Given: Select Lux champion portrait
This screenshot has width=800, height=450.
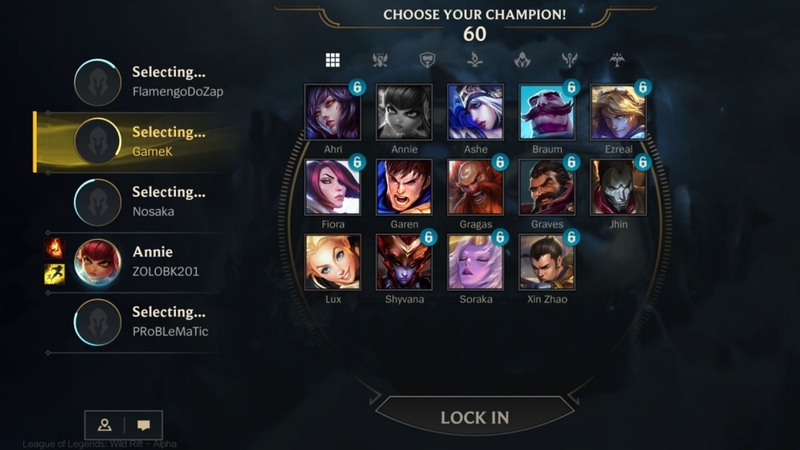Looking at the screenshot, I should point(333,261).
